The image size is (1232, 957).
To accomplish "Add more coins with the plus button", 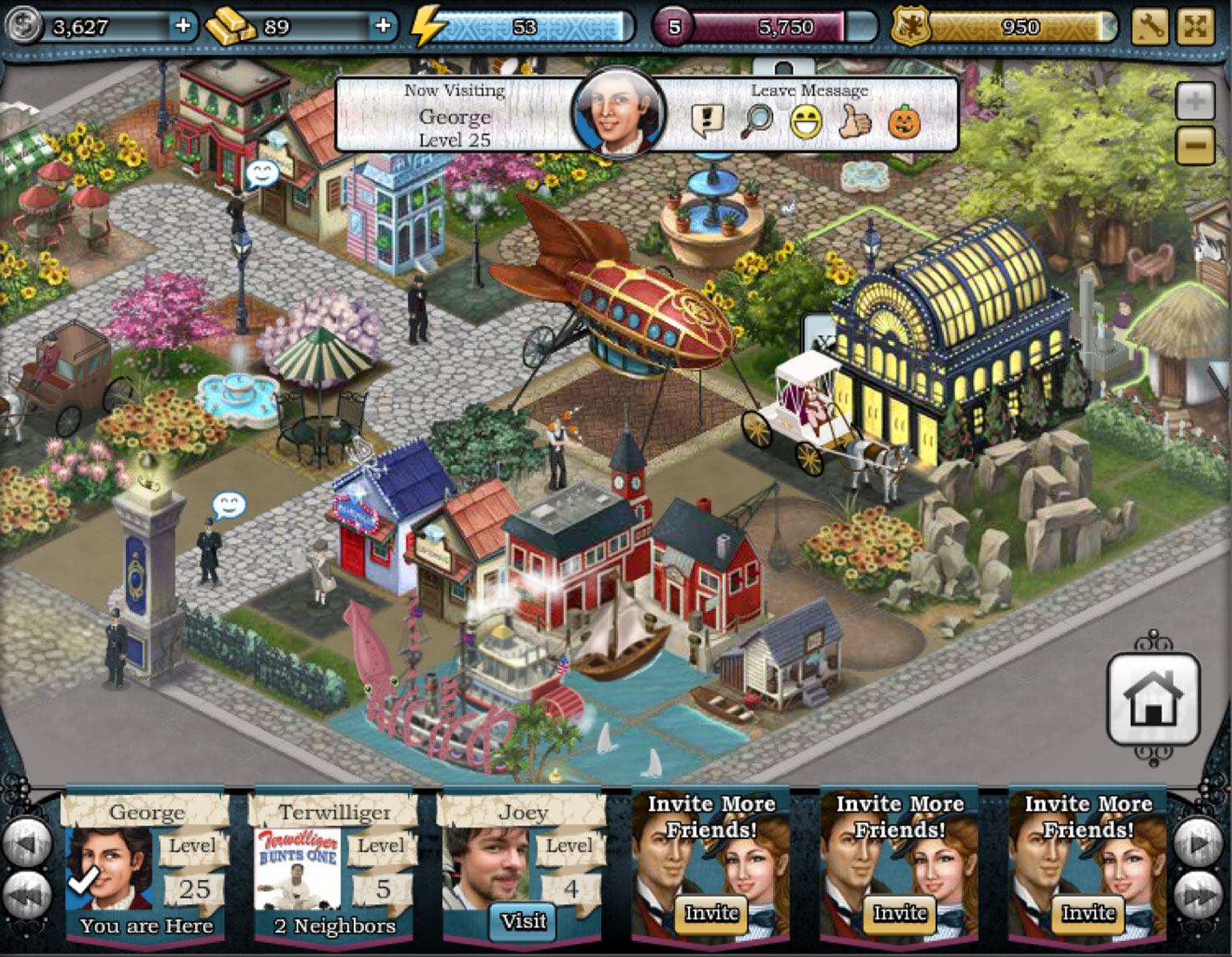I will pos(183,26).
